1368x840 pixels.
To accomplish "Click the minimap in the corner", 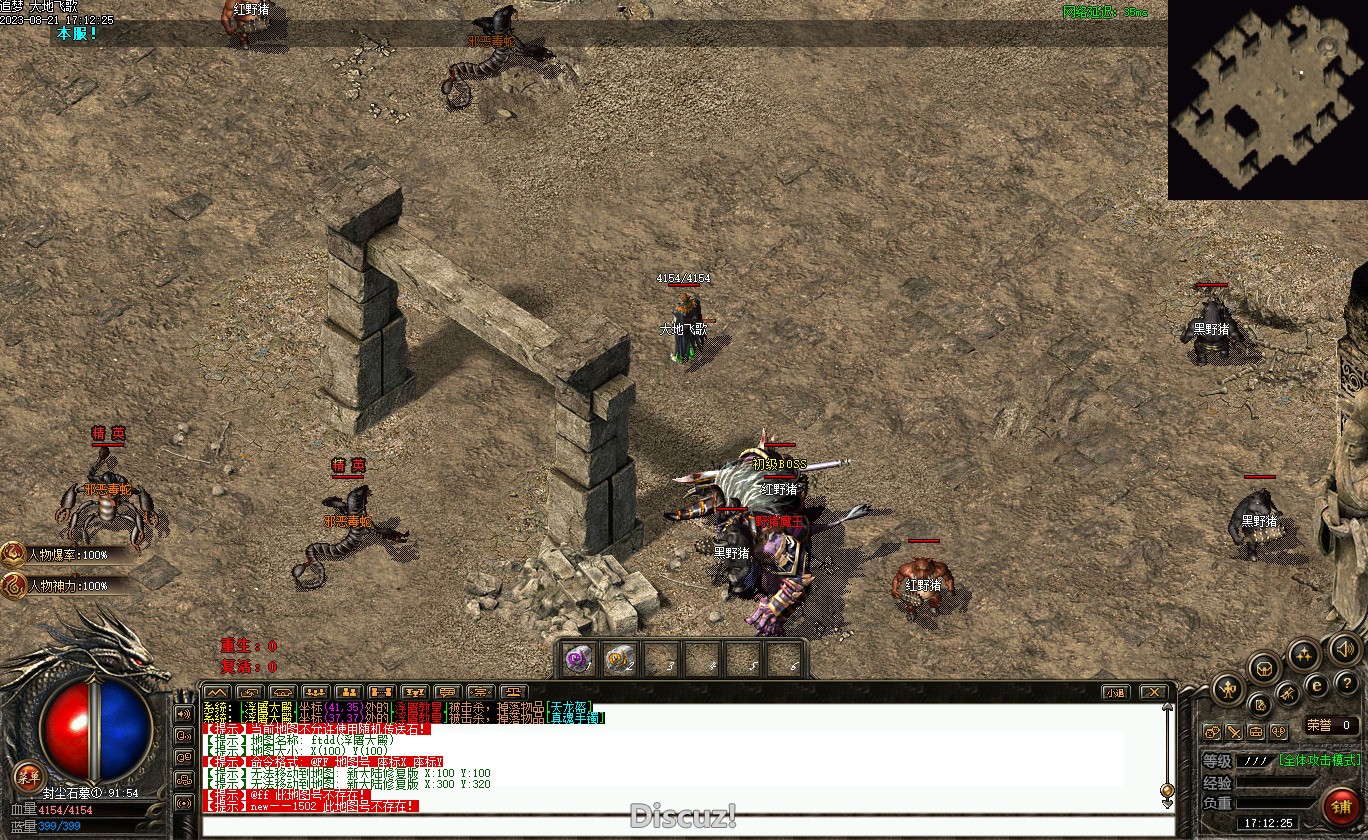I will click(x=1267, y=99).
